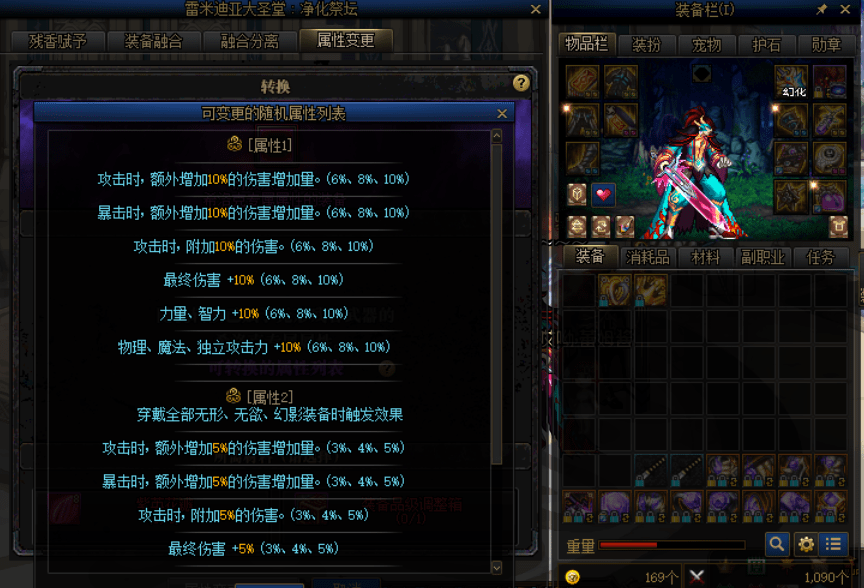
Task: Open the 任务 inventory tab
Action: tap(820, 257)
